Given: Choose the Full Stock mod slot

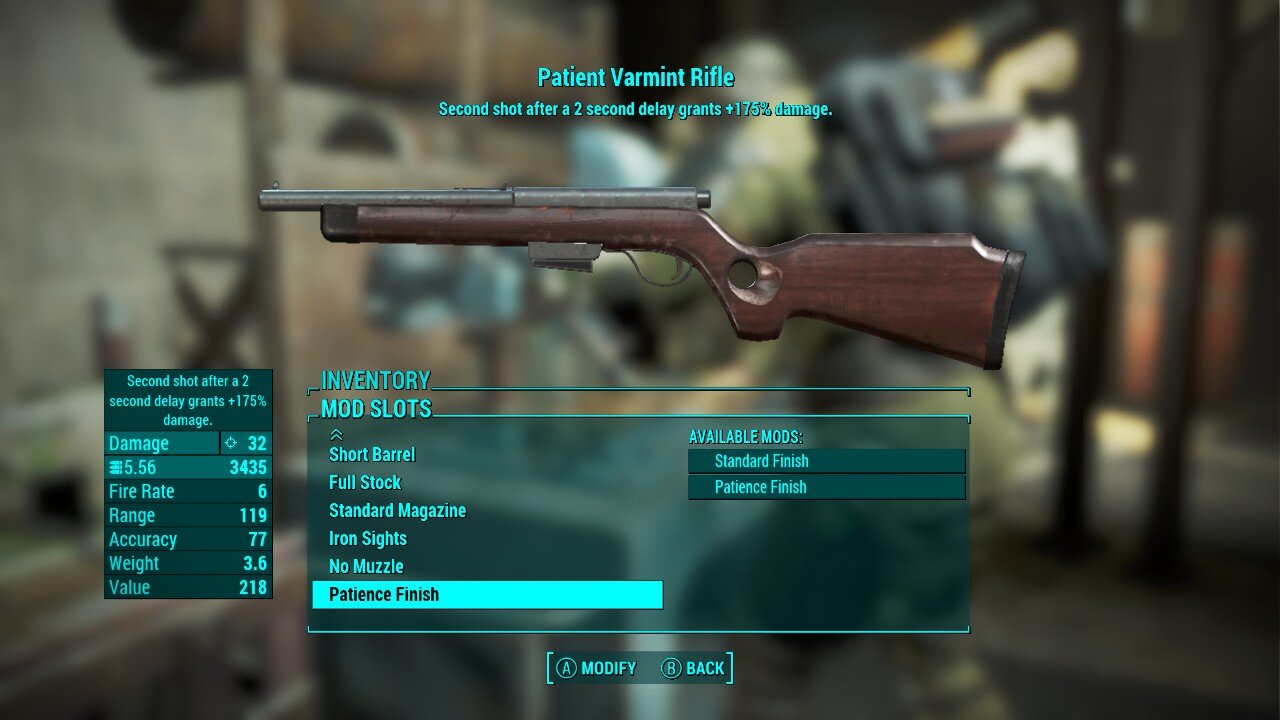Looking at the screenshot, I should [x=365, y=482].
